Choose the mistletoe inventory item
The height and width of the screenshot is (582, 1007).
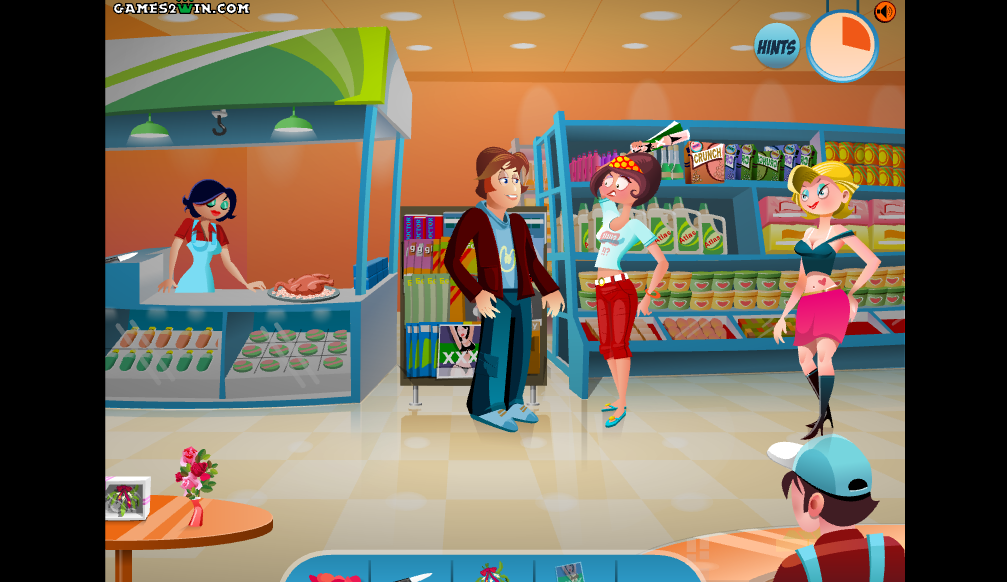492,573
